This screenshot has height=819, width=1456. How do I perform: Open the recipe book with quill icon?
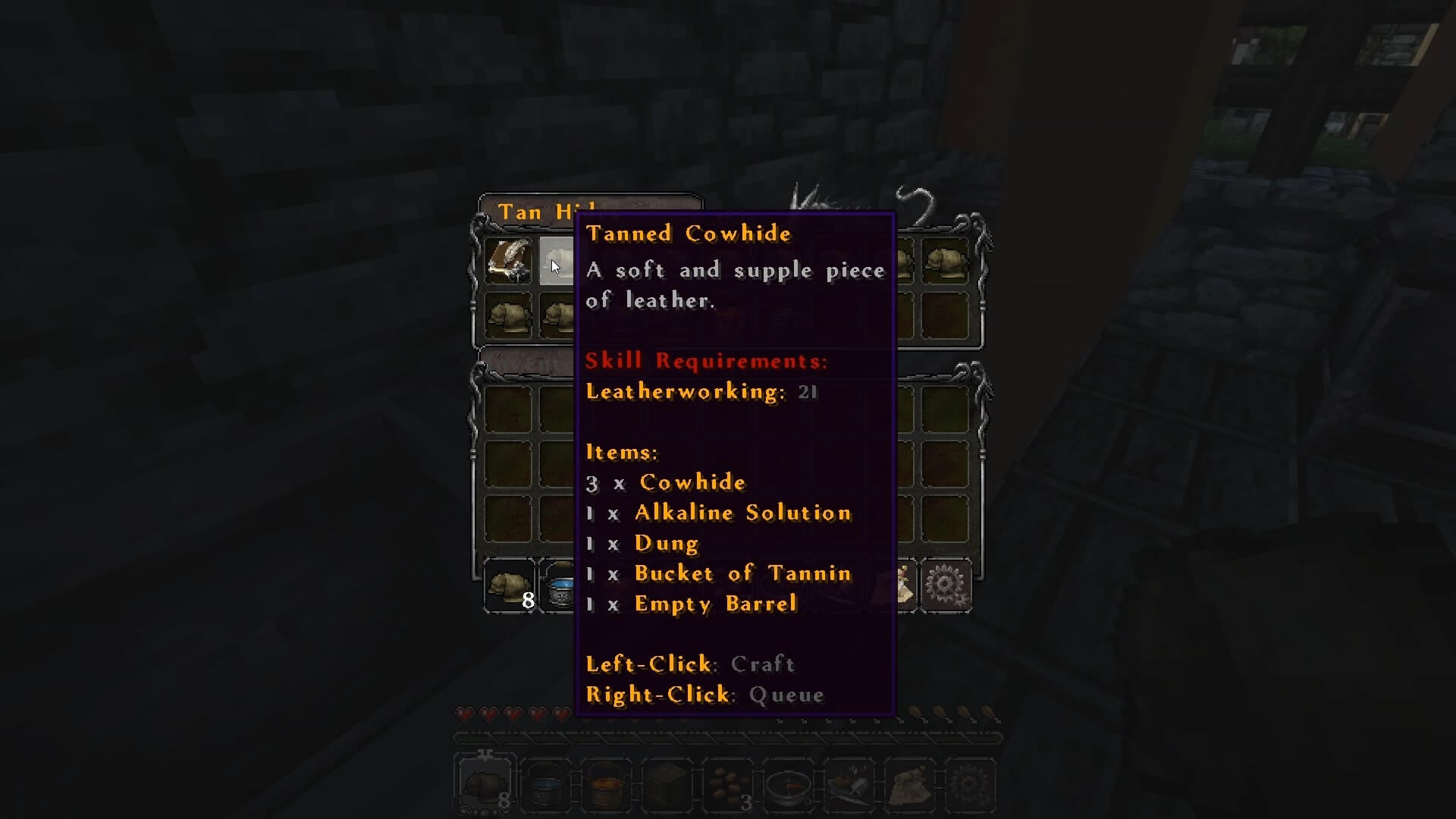coord(508,261)
